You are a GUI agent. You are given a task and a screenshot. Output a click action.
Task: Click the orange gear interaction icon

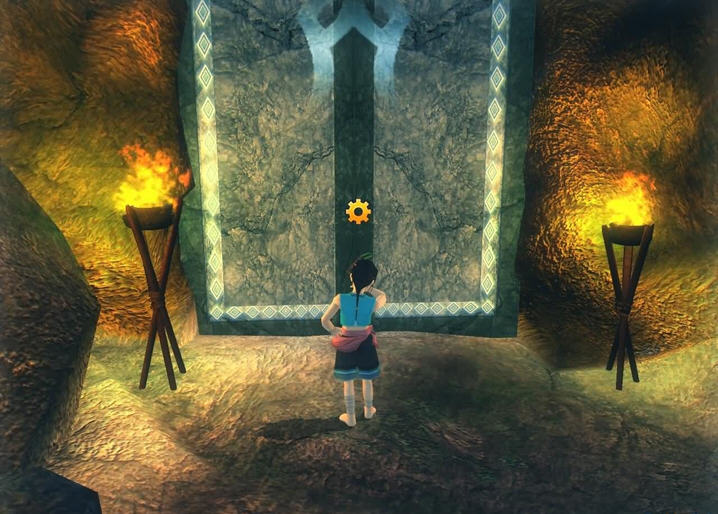358,211
